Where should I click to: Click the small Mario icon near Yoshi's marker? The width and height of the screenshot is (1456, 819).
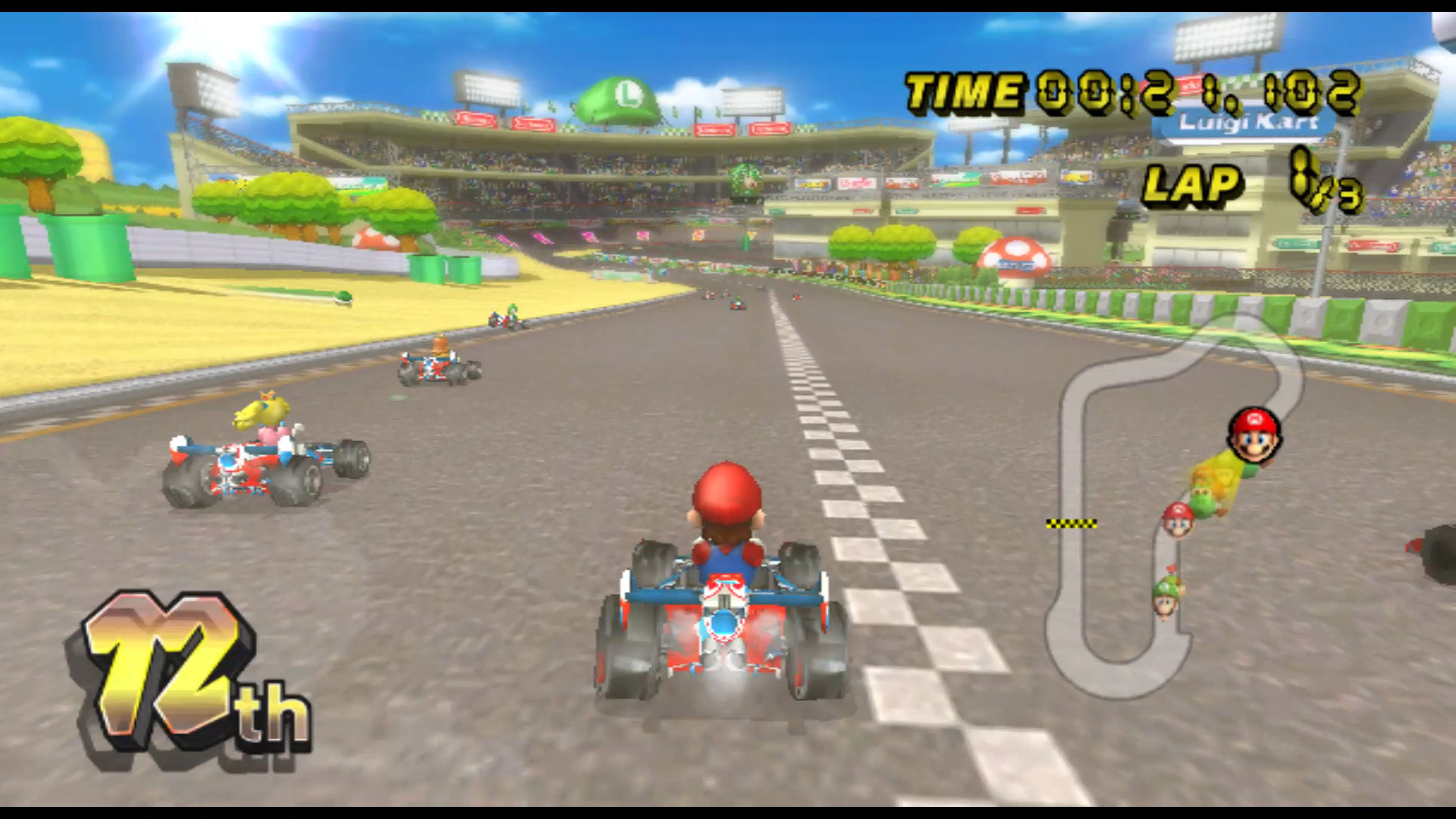1178,525
